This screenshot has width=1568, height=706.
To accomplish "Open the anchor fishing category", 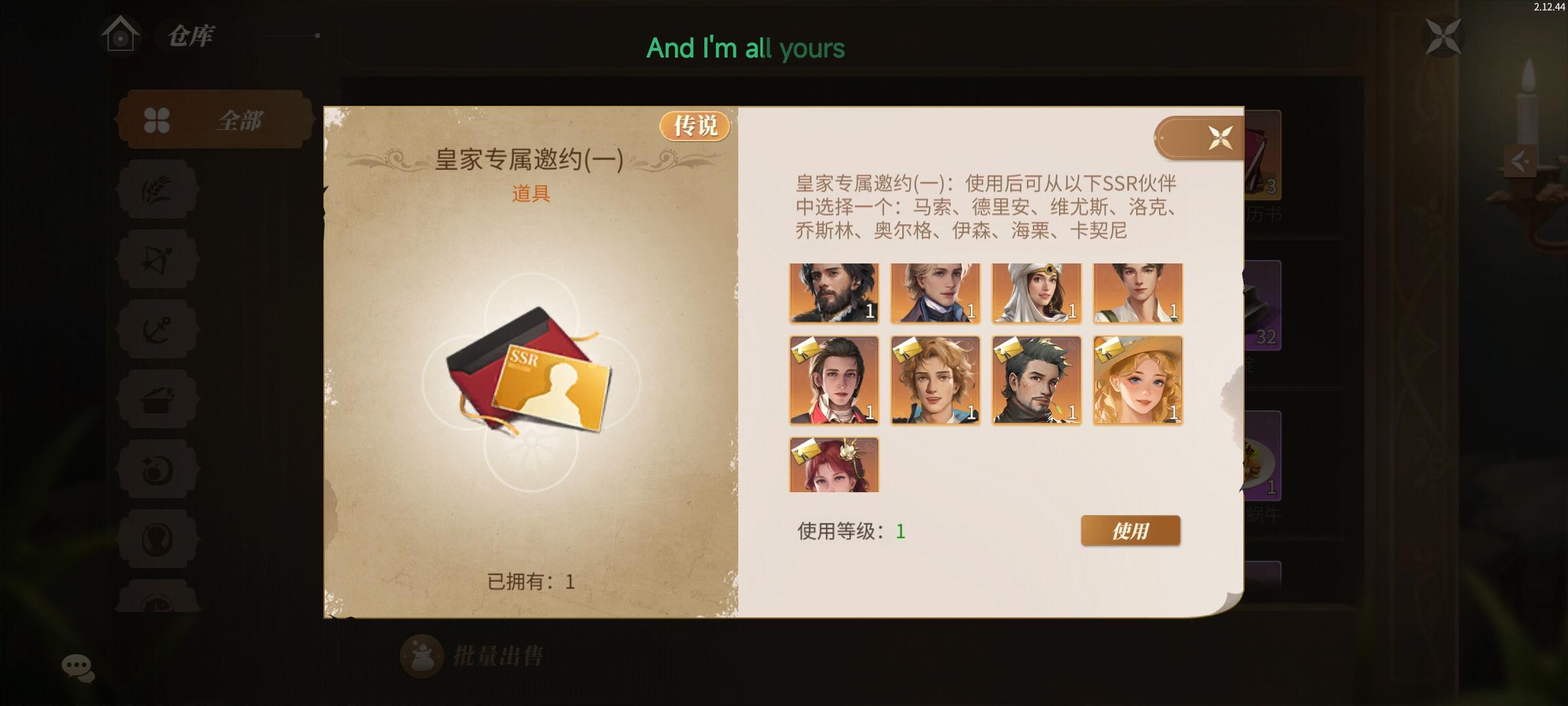I will click(x=157, y=329).
